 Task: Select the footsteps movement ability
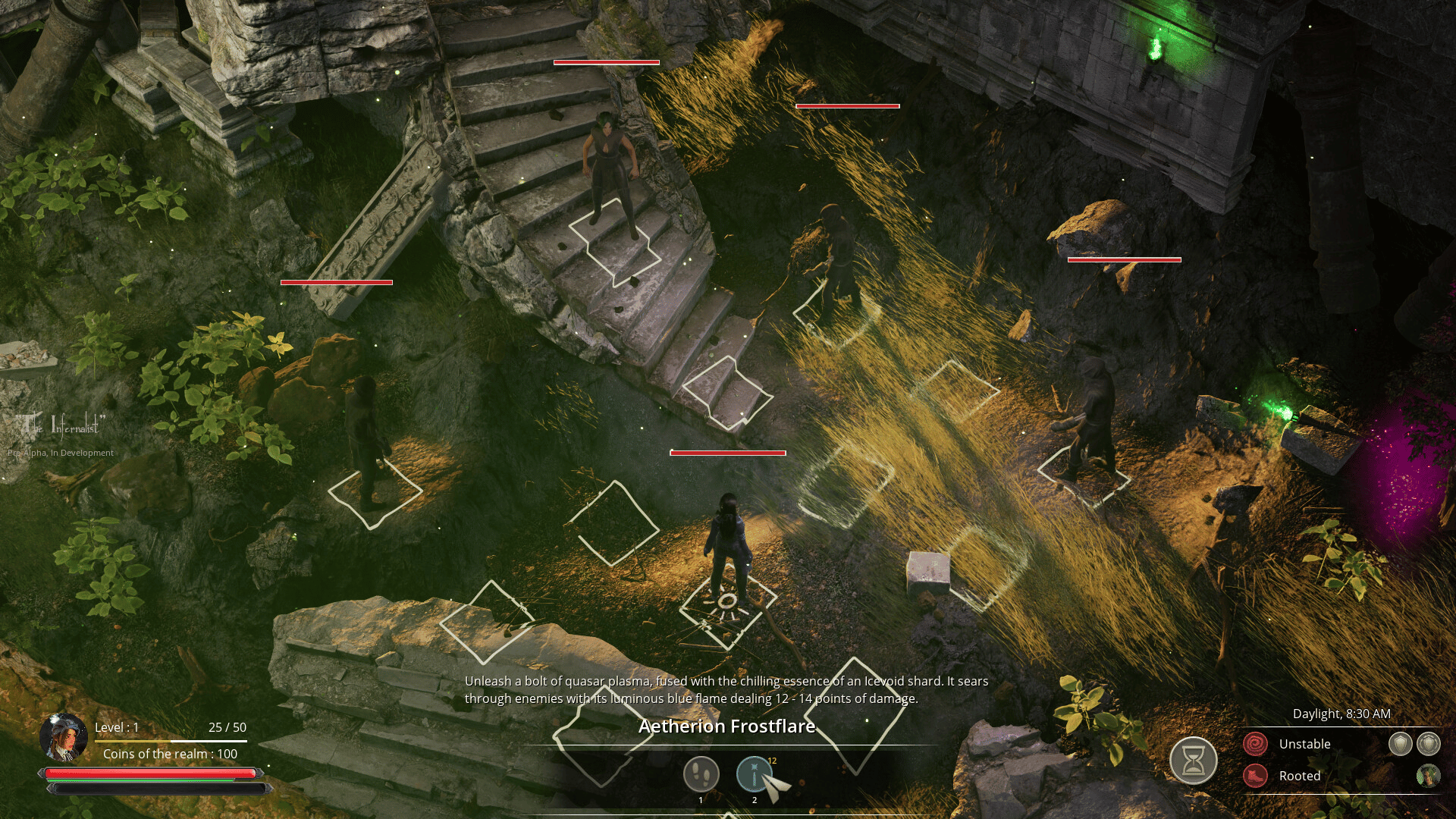point(701,774)
